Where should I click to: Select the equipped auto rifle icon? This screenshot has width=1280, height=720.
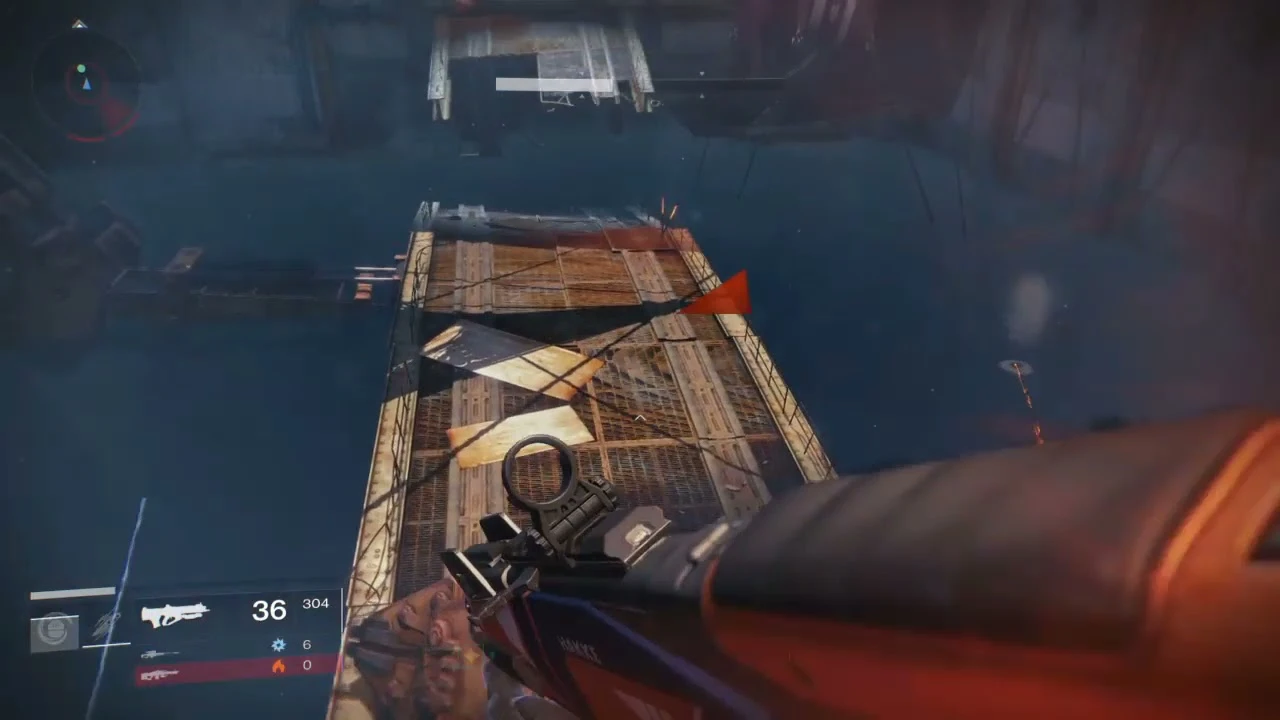pos(174,613)
